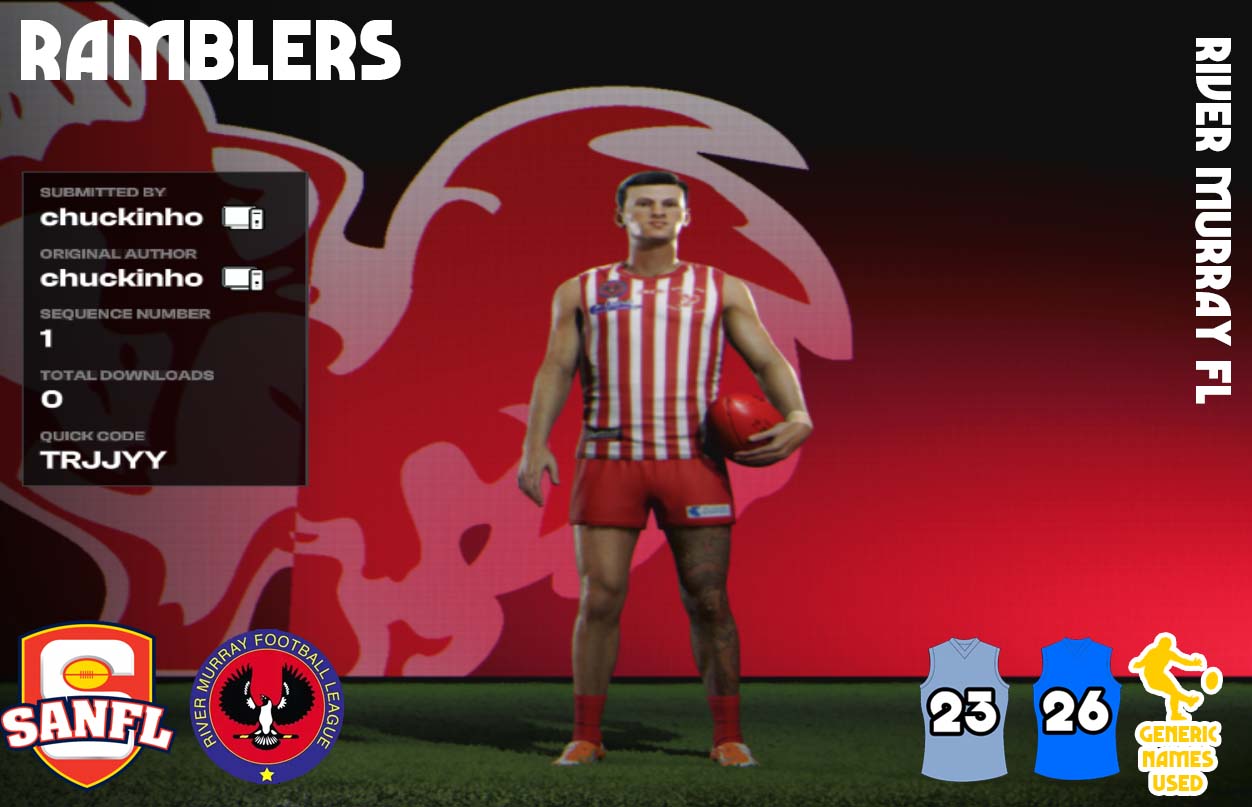The image size is (1252, 807).
Task: Select the River Murray Football League badge
Action: (267, 706)
